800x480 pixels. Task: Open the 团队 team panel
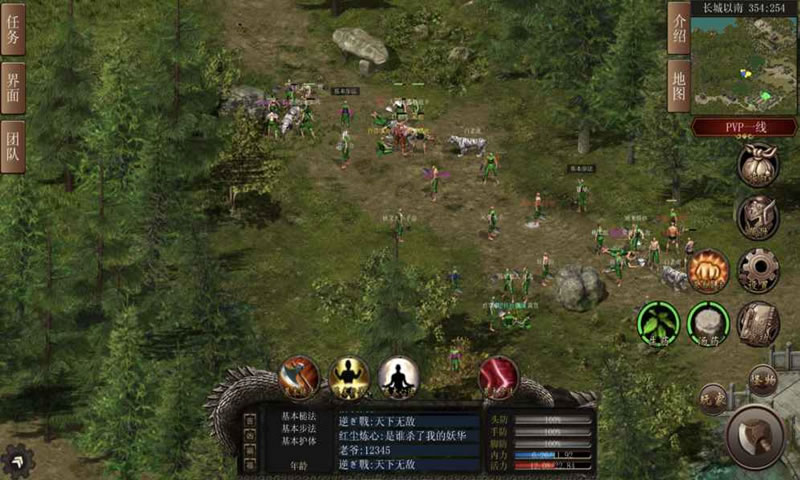[13, 146]
